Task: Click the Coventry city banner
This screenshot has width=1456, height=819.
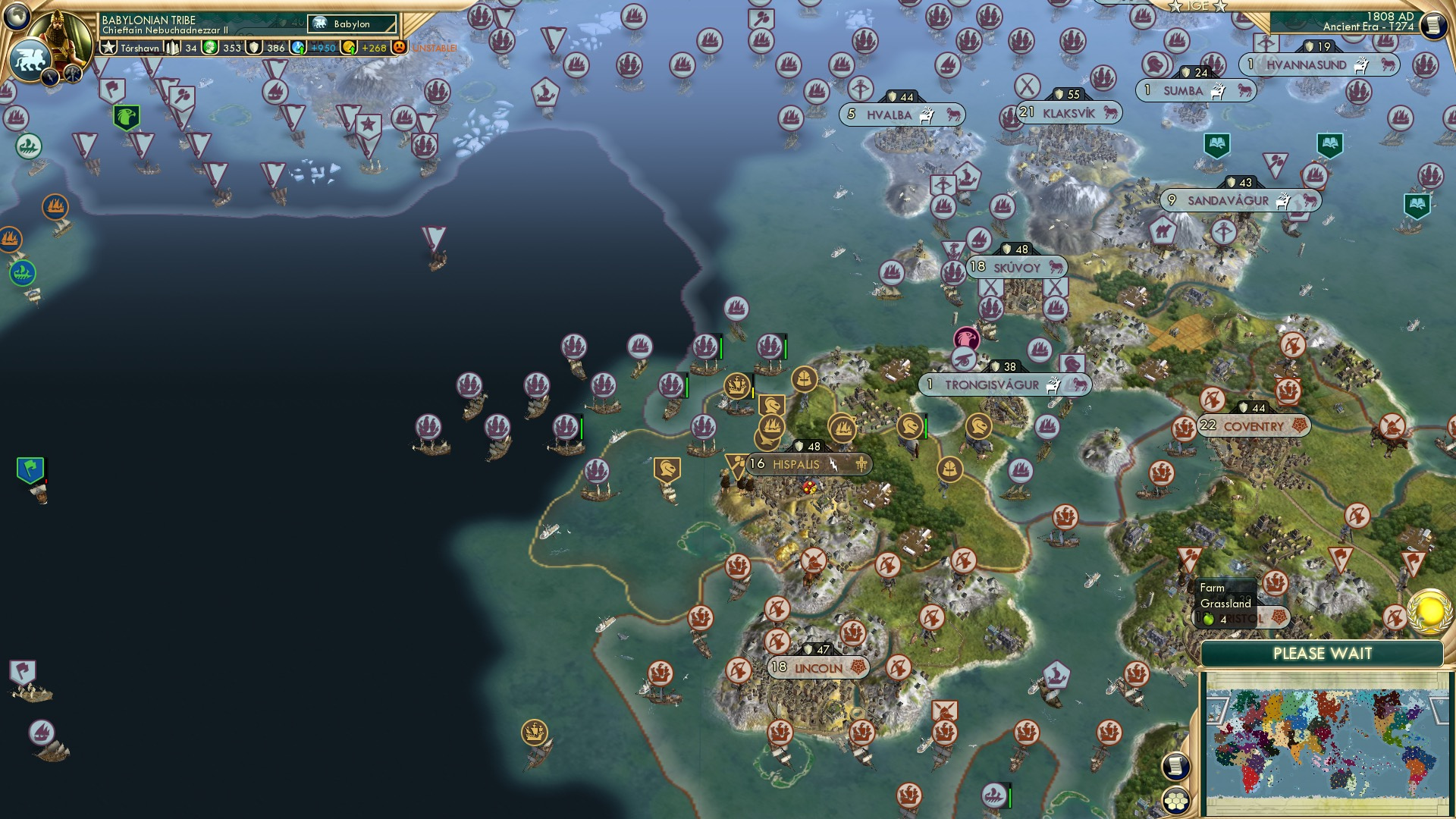Action: (1255, 427)
